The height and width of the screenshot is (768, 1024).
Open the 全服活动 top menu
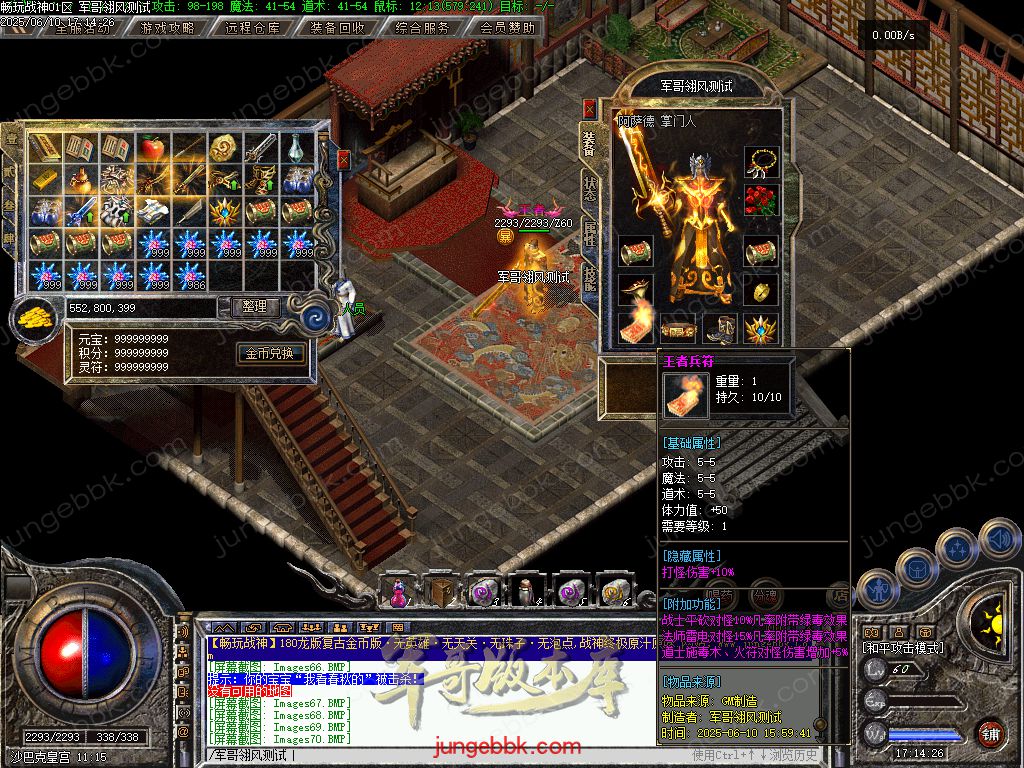tap(83, 27)
